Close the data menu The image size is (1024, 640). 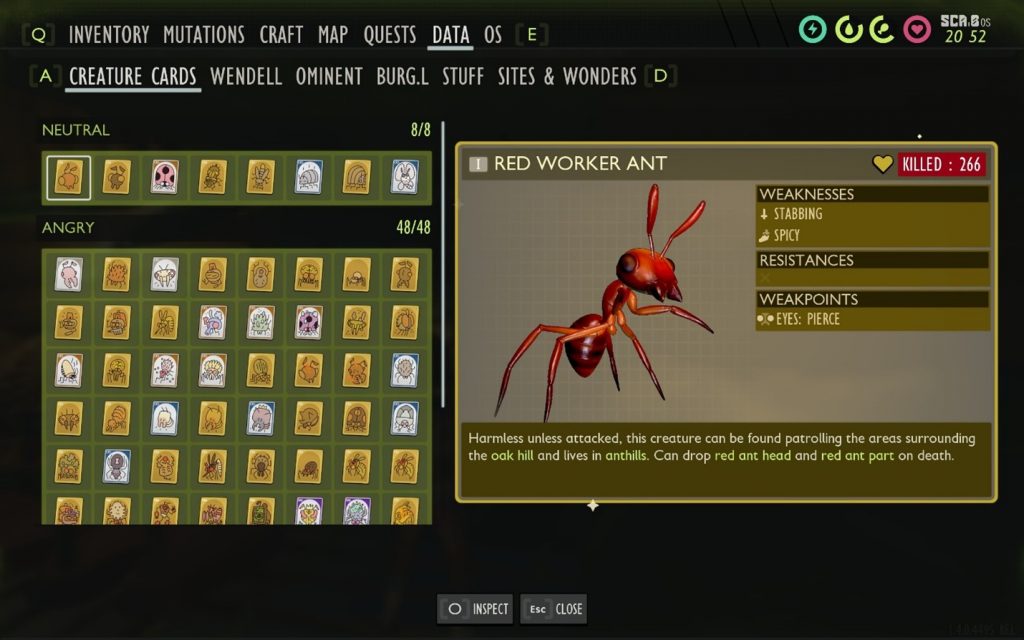pos(554,609)
